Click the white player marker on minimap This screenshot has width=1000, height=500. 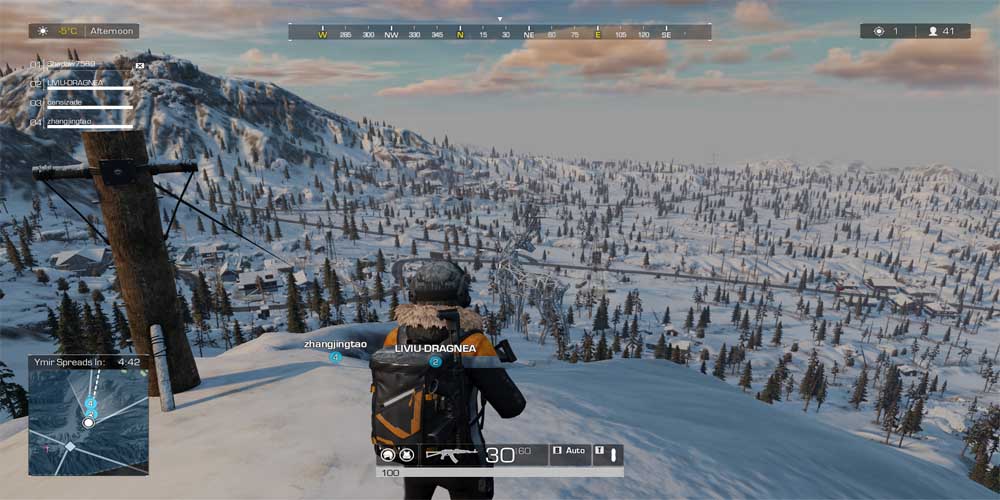point(88,423)
